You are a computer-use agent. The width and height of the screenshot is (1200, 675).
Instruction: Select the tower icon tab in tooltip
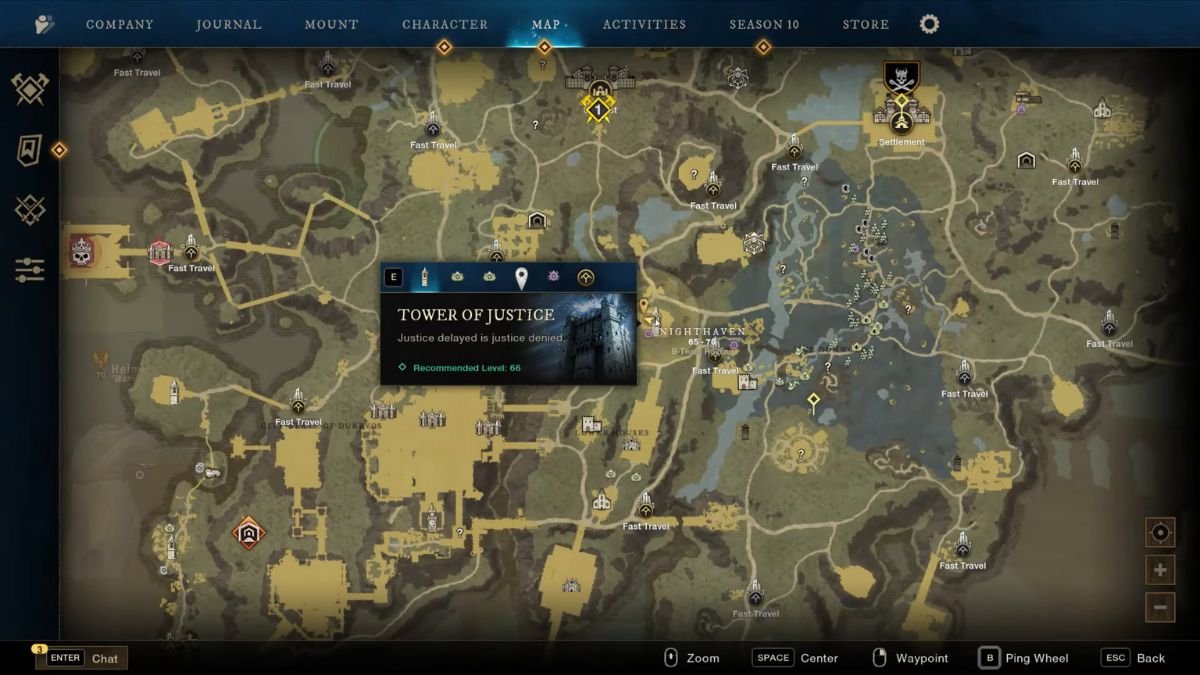[x=425, y=277]
